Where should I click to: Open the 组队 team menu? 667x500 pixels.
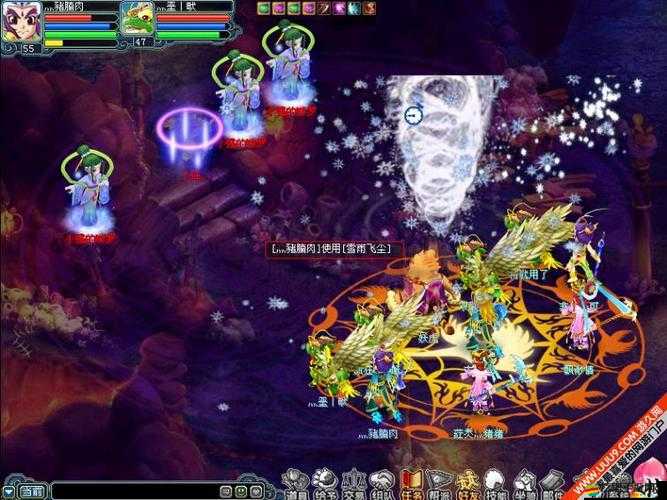tap(382, 484)
